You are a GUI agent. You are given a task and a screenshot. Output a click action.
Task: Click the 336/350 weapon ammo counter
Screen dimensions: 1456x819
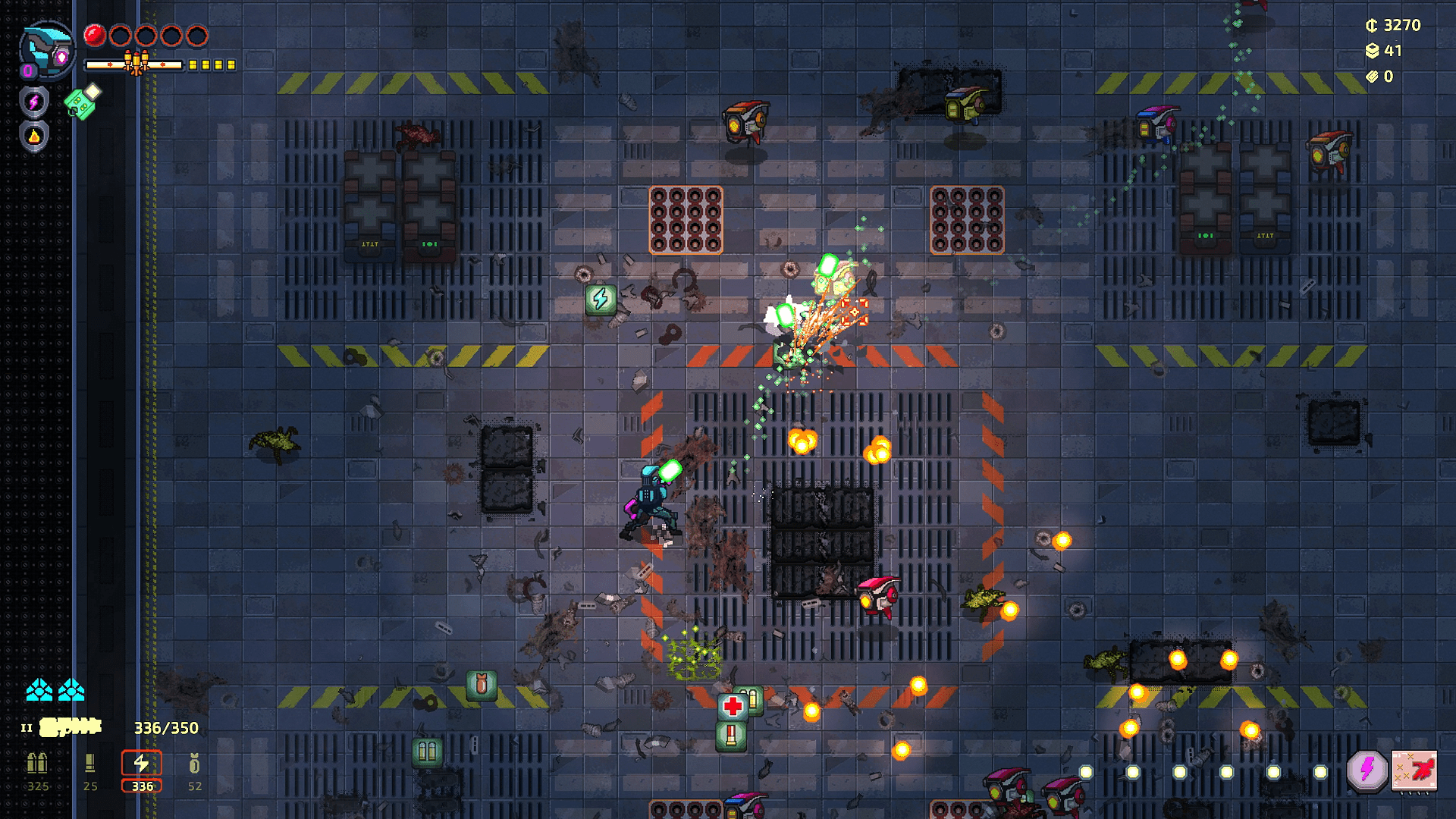click(x=166, y=726)
